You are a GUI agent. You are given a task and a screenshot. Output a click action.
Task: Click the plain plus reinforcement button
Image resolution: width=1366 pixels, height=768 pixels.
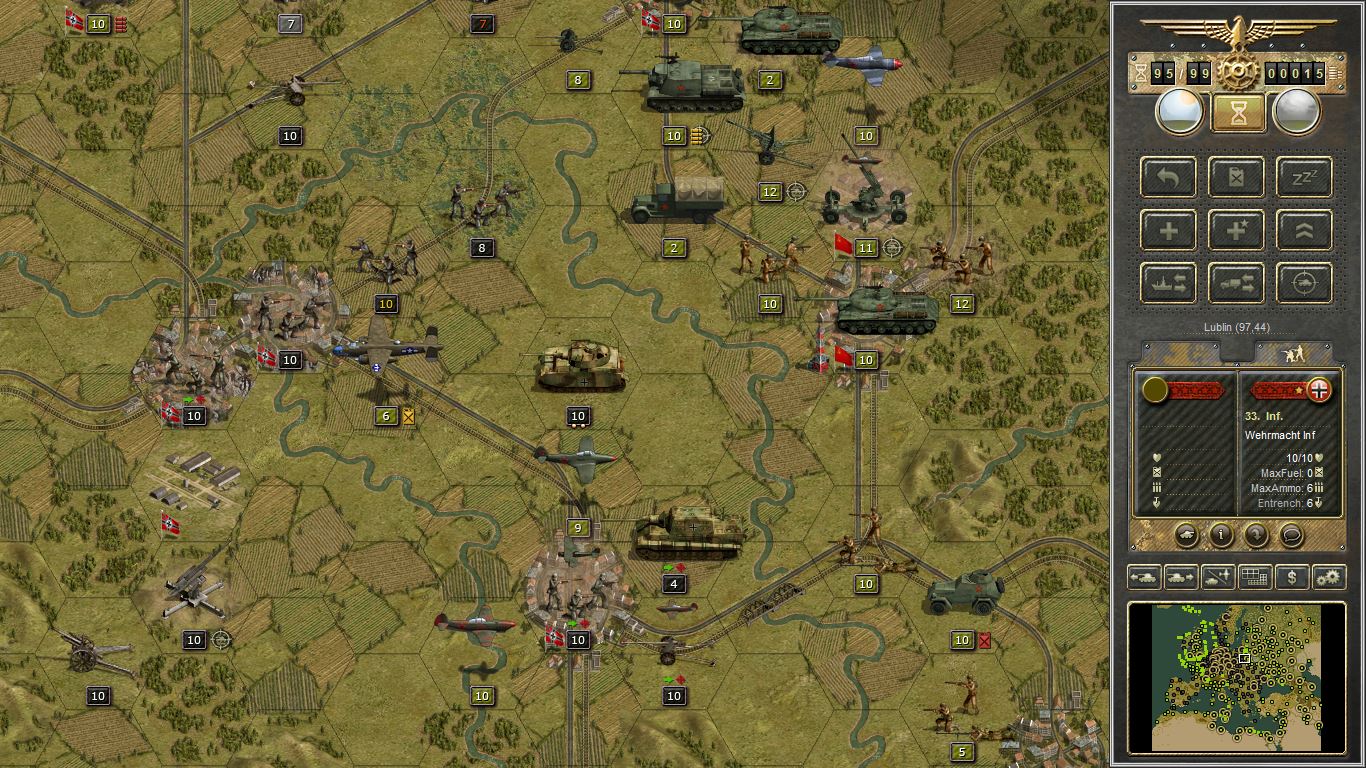[x=1168, y=230]
